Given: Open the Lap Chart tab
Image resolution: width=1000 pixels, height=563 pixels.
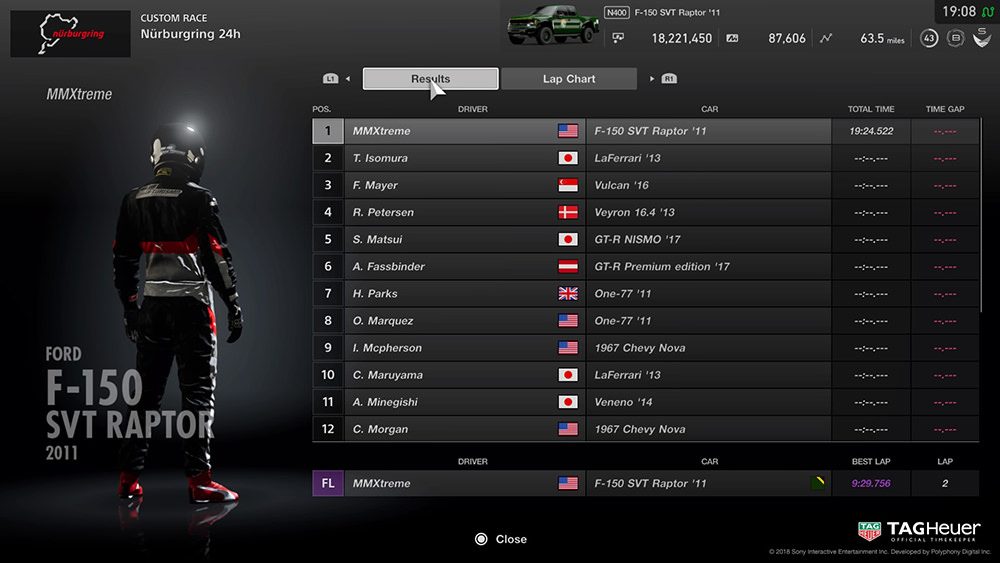Looking at the screenshot, I should 568,79.
